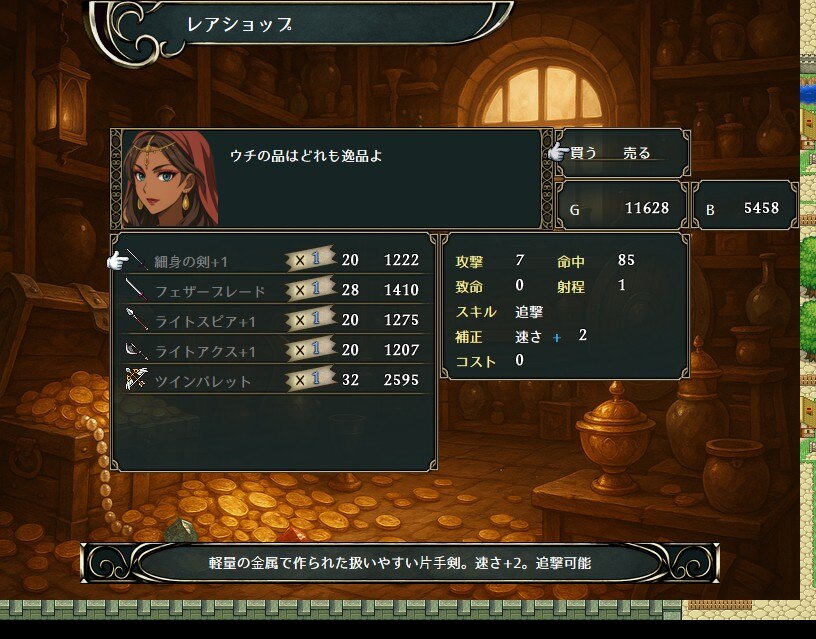The image size is (816, 639).
Task: Choose the ライトアクス+1 entry
Action: click(x=205, y=351)
